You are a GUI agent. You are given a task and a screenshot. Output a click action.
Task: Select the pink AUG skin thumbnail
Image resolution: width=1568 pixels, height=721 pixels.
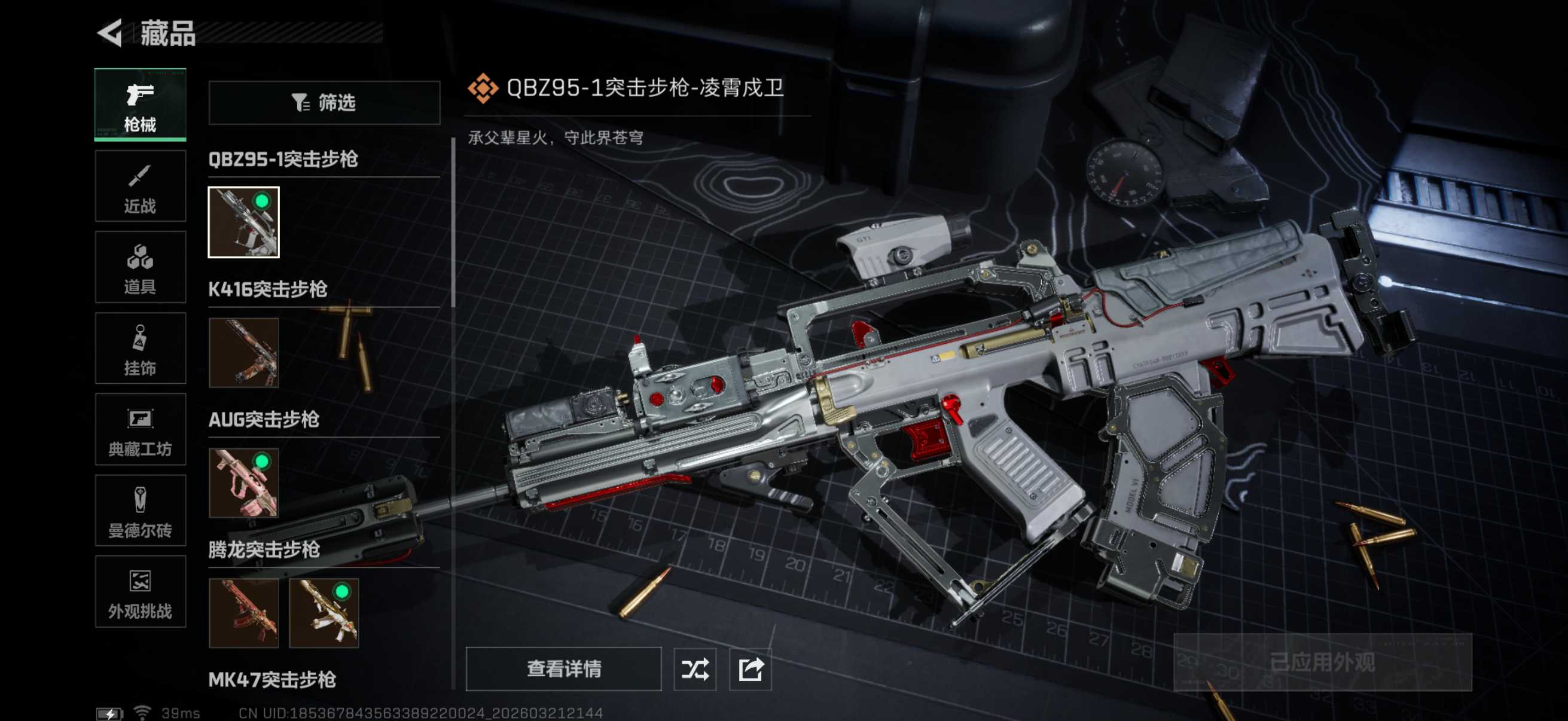point(243,483)
